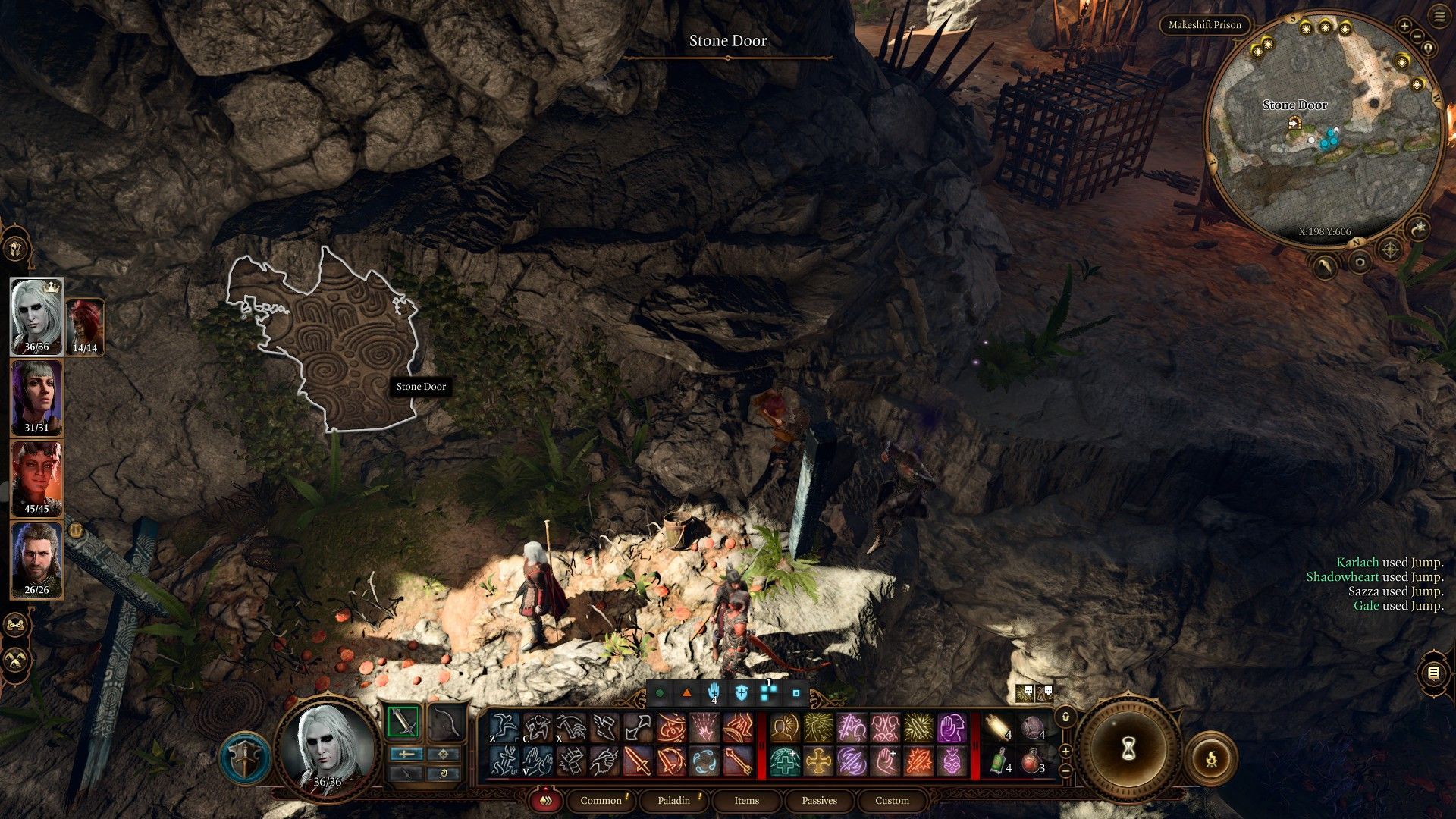The height and width of the screenshot is (819, 1456).
Task: Choose Karlach's party portrait
Action: point(36,479)
